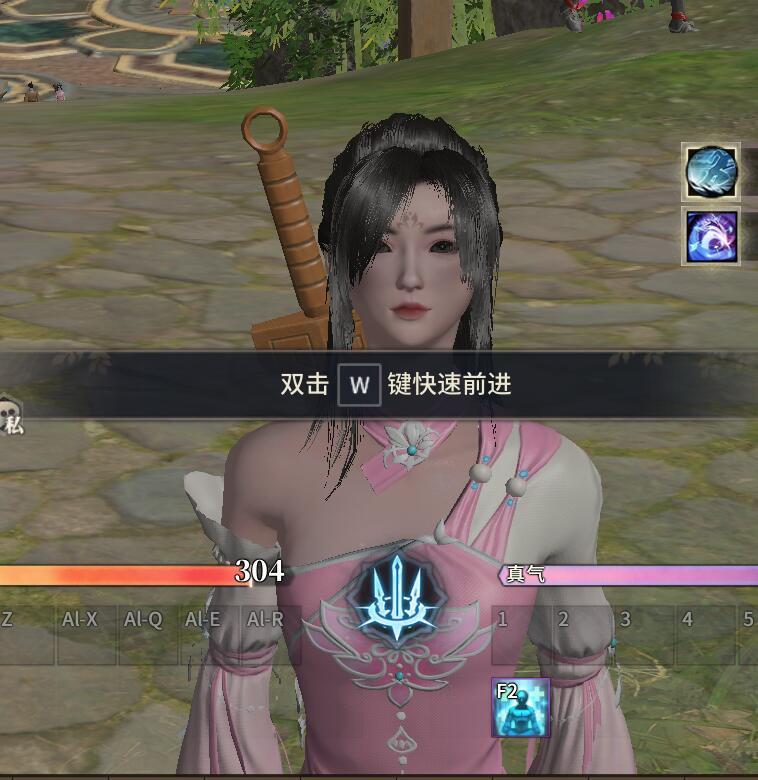Select the glowing trident emblem
The height and width of the screenshot is (780, 758).
pos(398,599)
